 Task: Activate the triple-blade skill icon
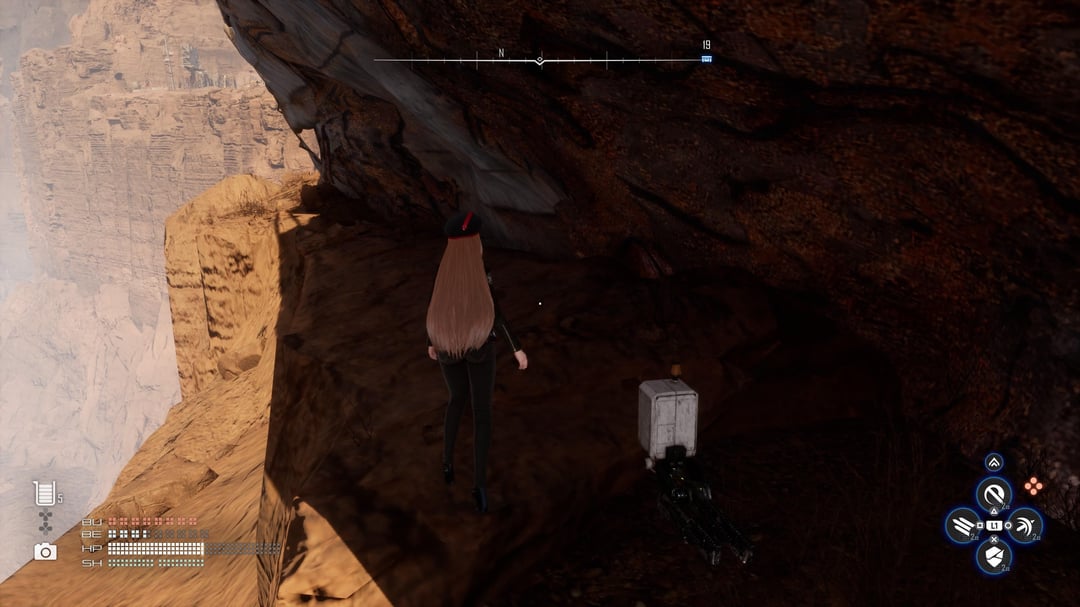pyautogui.click(x=962, y=525)
